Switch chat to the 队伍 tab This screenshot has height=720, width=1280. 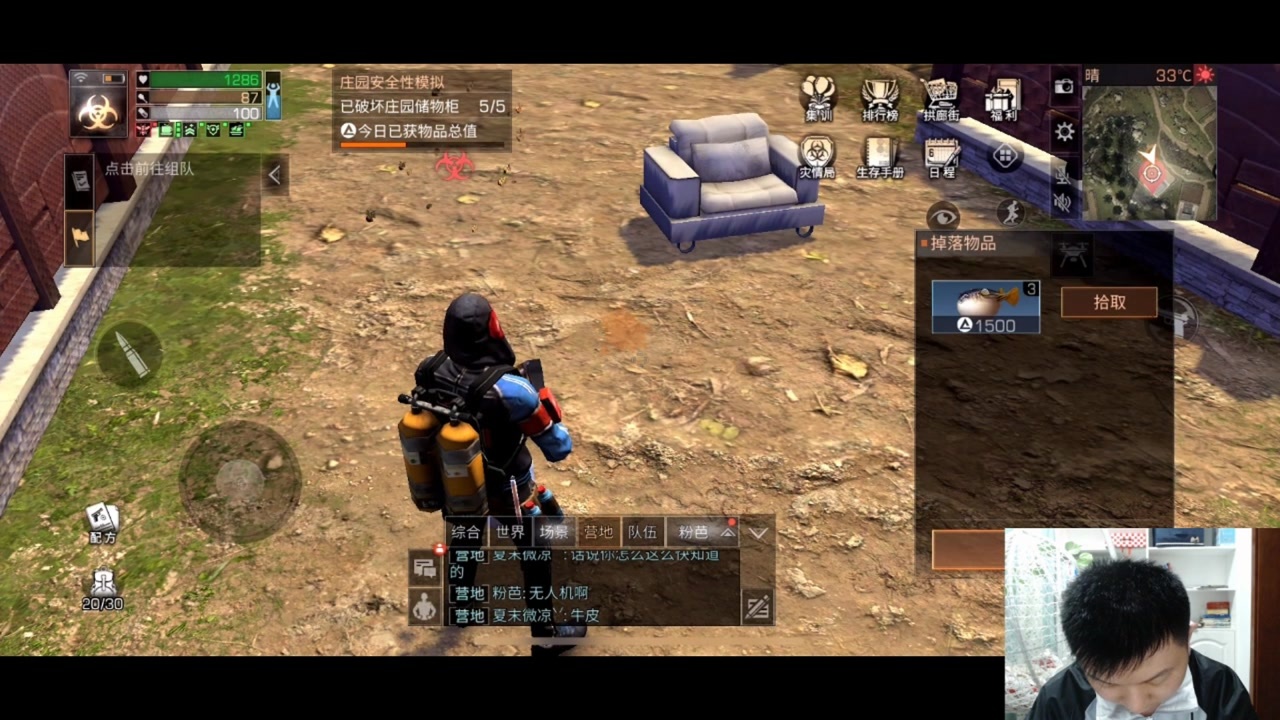[642, 532]
